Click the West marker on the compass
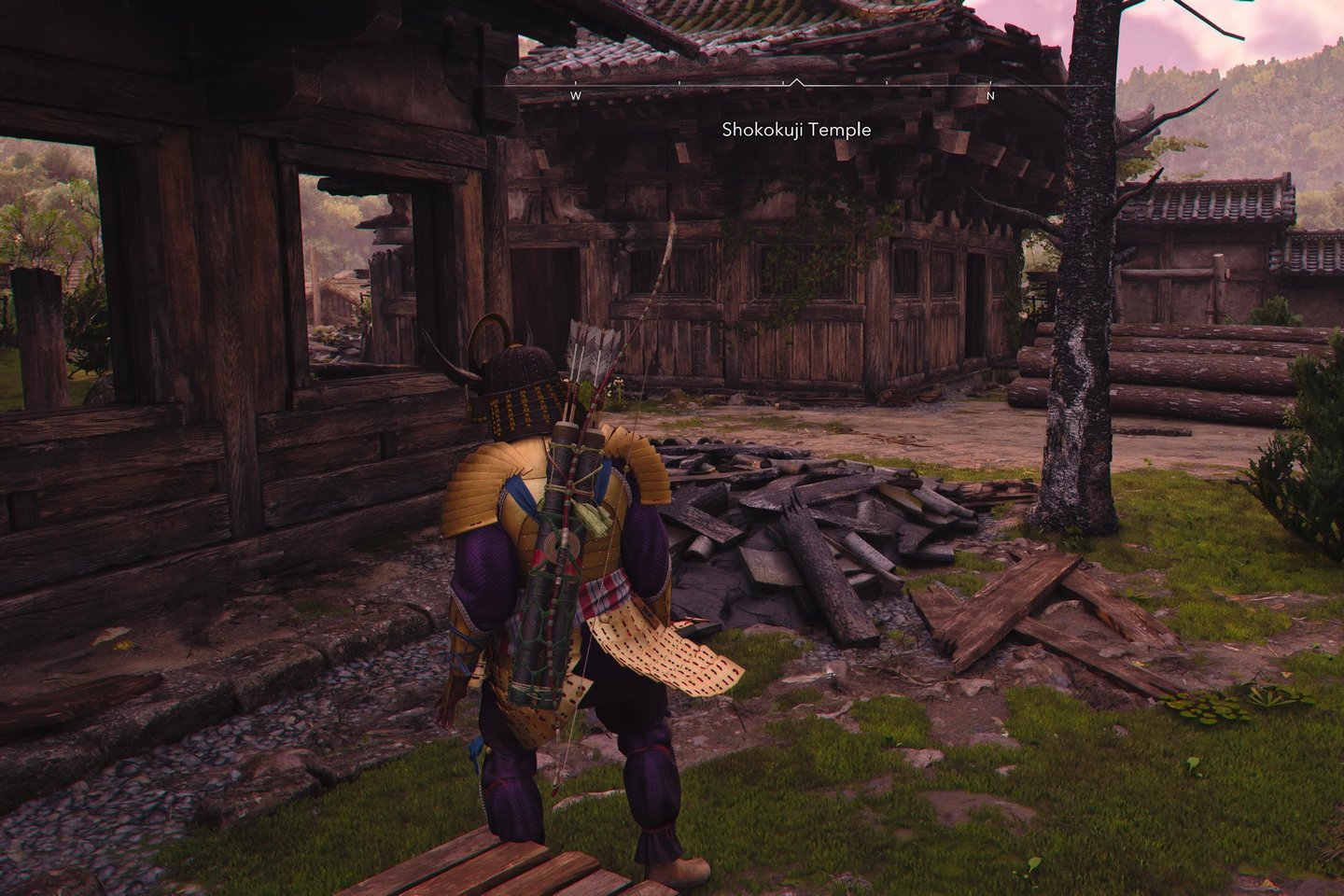This screenshot has width=1344, height=896. click(x=576, y=95)
